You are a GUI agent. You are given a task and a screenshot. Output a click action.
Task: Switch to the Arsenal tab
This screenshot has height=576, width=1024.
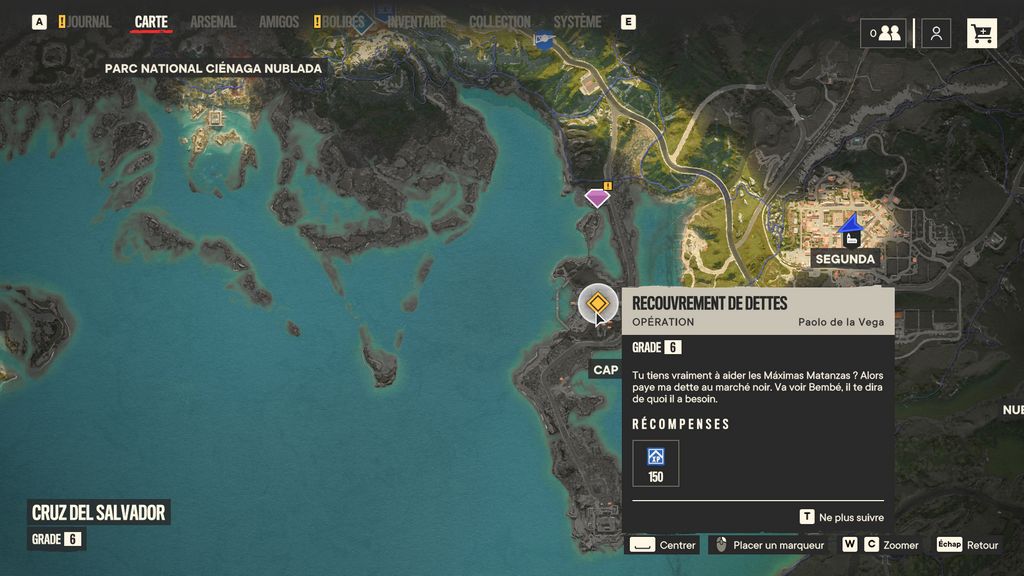point(213,22)
